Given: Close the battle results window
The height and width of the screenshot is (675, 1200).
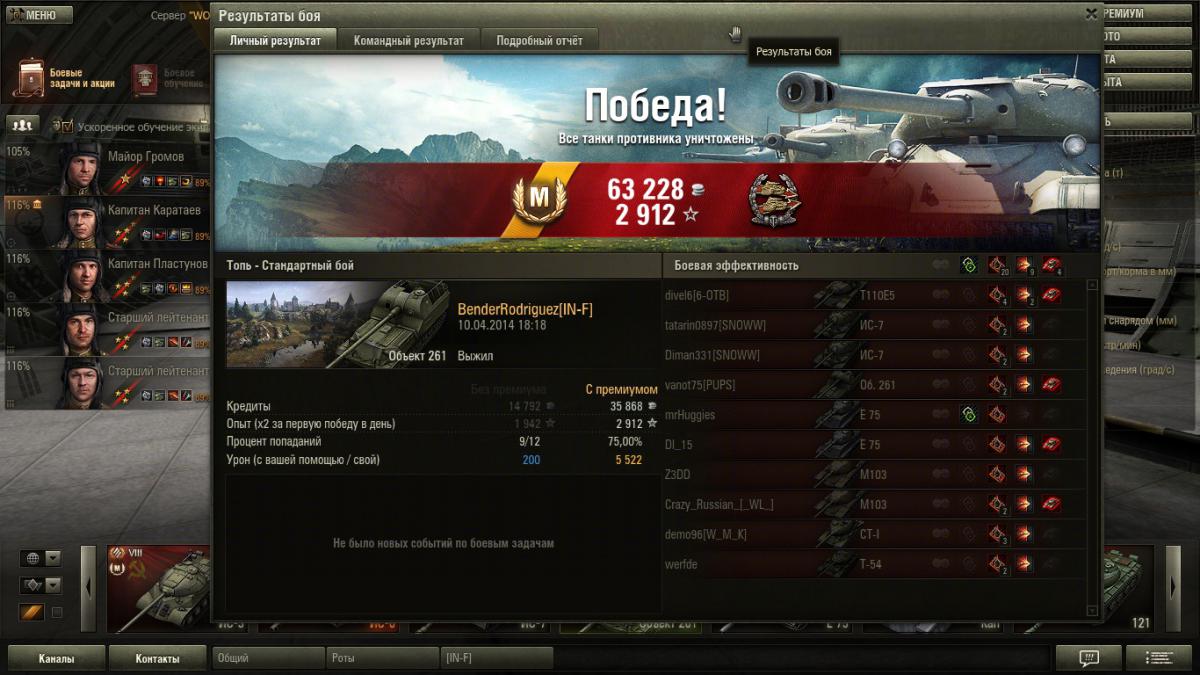Looking at the screenshot, I should click(x=1091, y=14).
